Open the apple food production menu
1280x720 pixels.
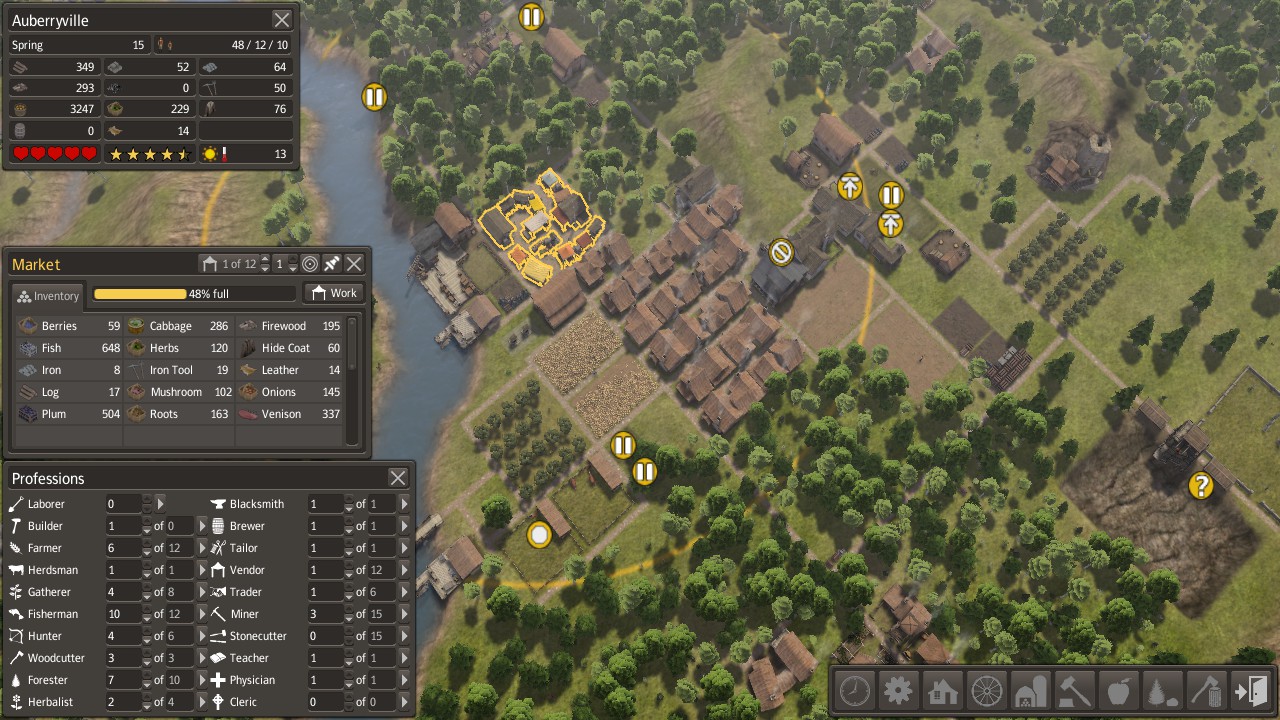[1118, 690]
